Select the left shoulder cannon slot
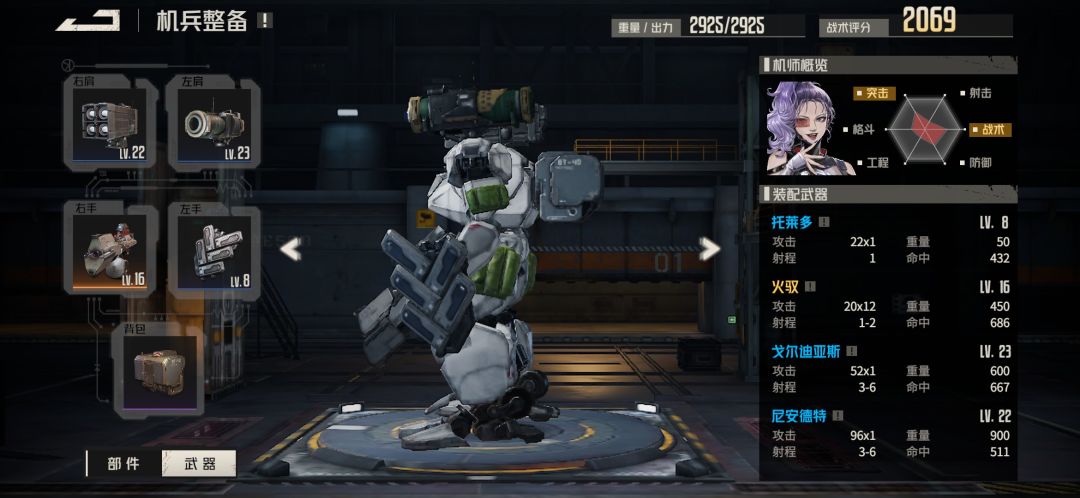The height and width of the screenshot is (498, 1080). [x=214, y=124]
